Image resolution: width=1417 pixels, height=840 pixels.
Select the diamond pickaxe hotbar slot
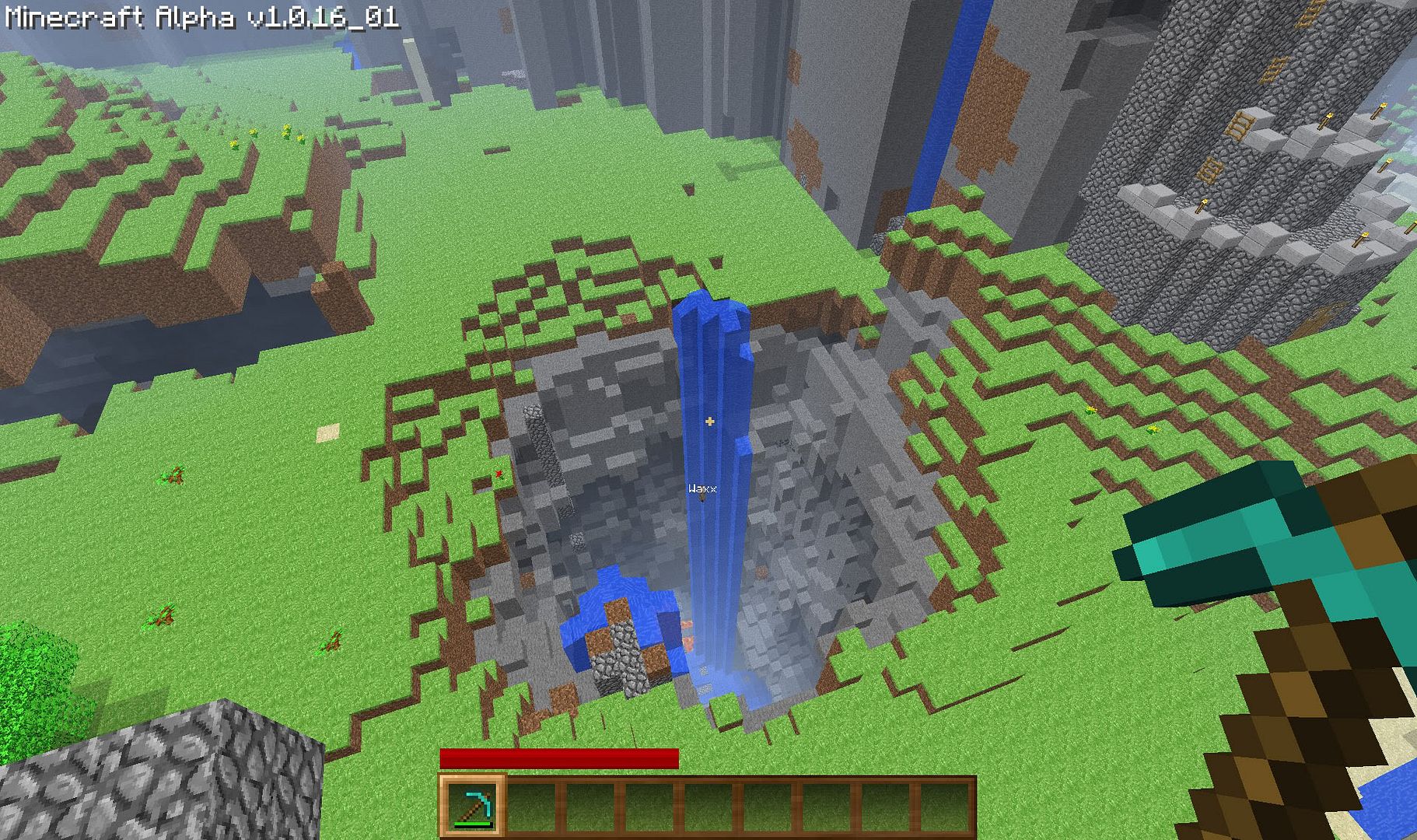472,806
